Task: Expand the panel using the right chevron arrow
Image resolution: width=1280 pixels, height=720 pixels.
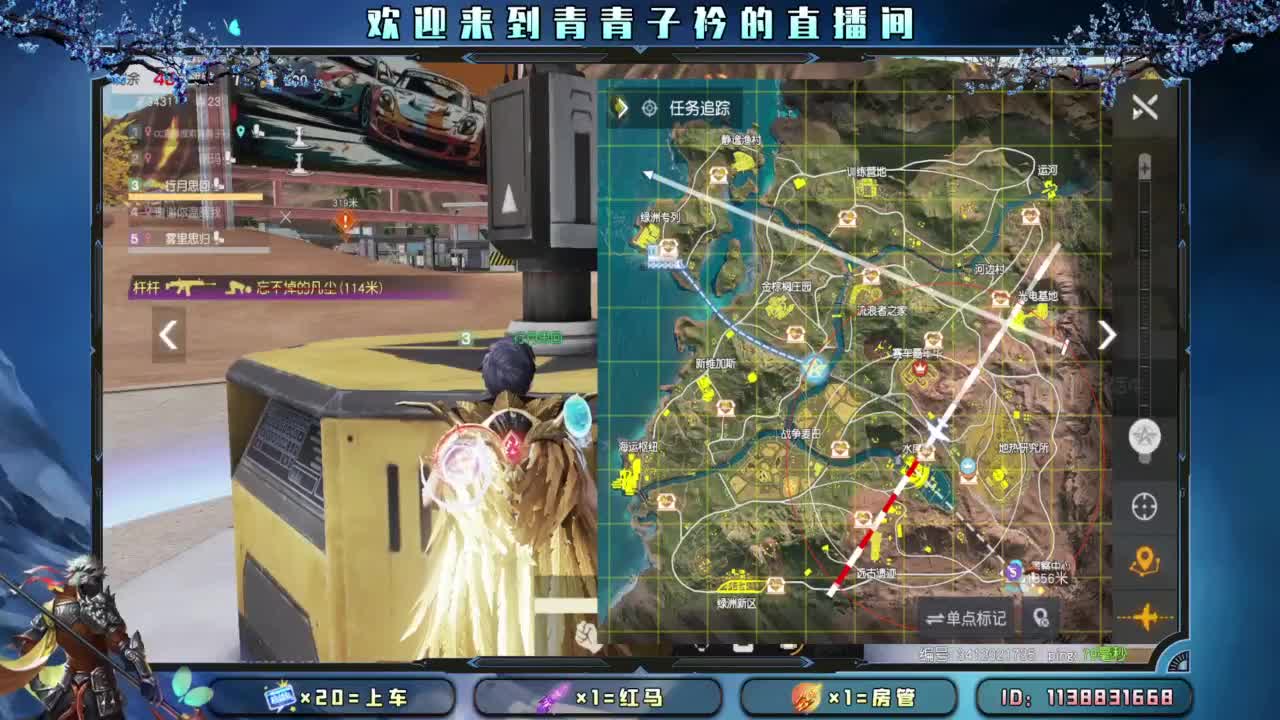Action: coord(1106,336)
